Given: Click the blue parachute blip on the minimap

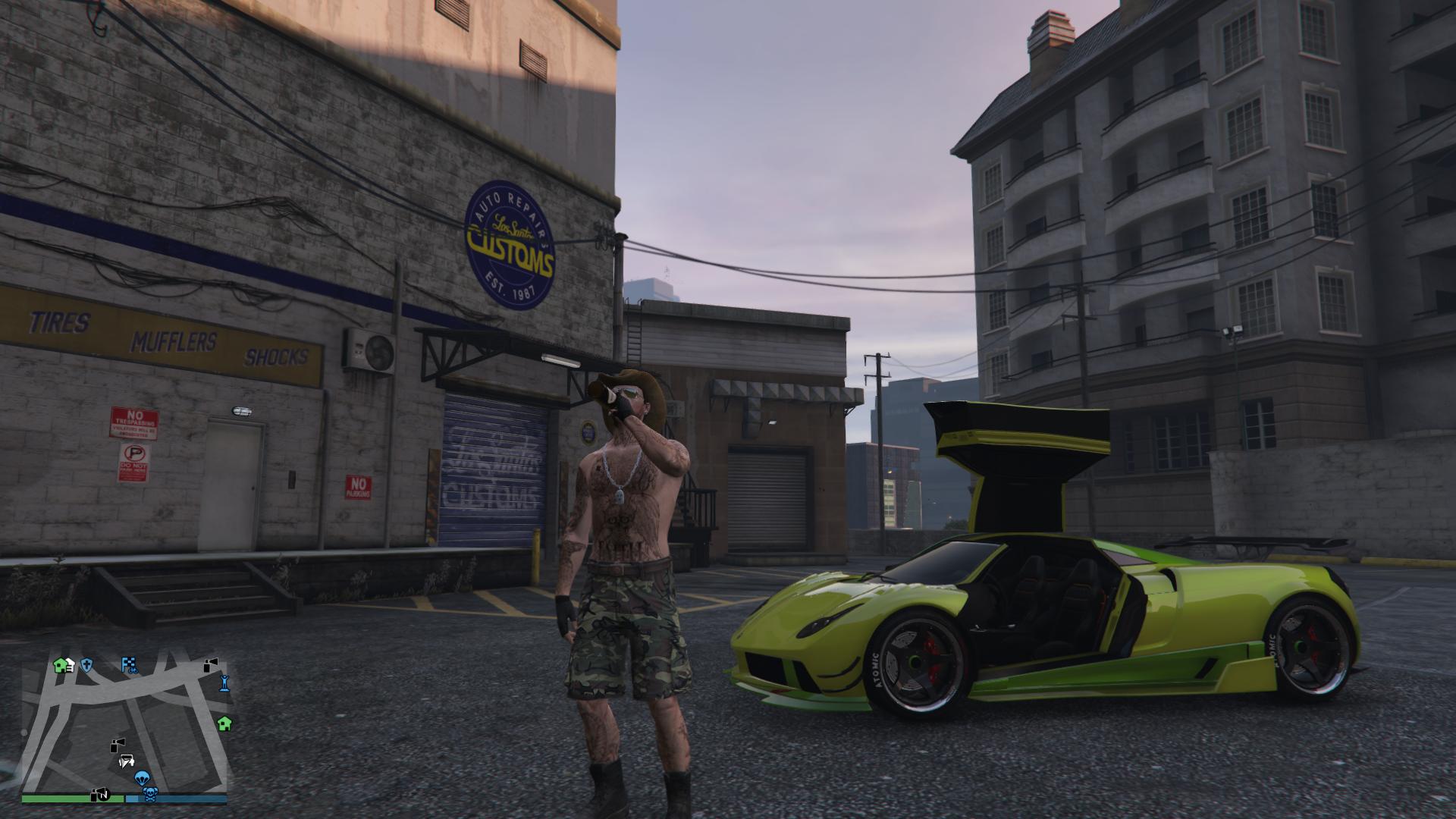Looking at the screenshot, I should pyautogui.click(x=141, y=778).
